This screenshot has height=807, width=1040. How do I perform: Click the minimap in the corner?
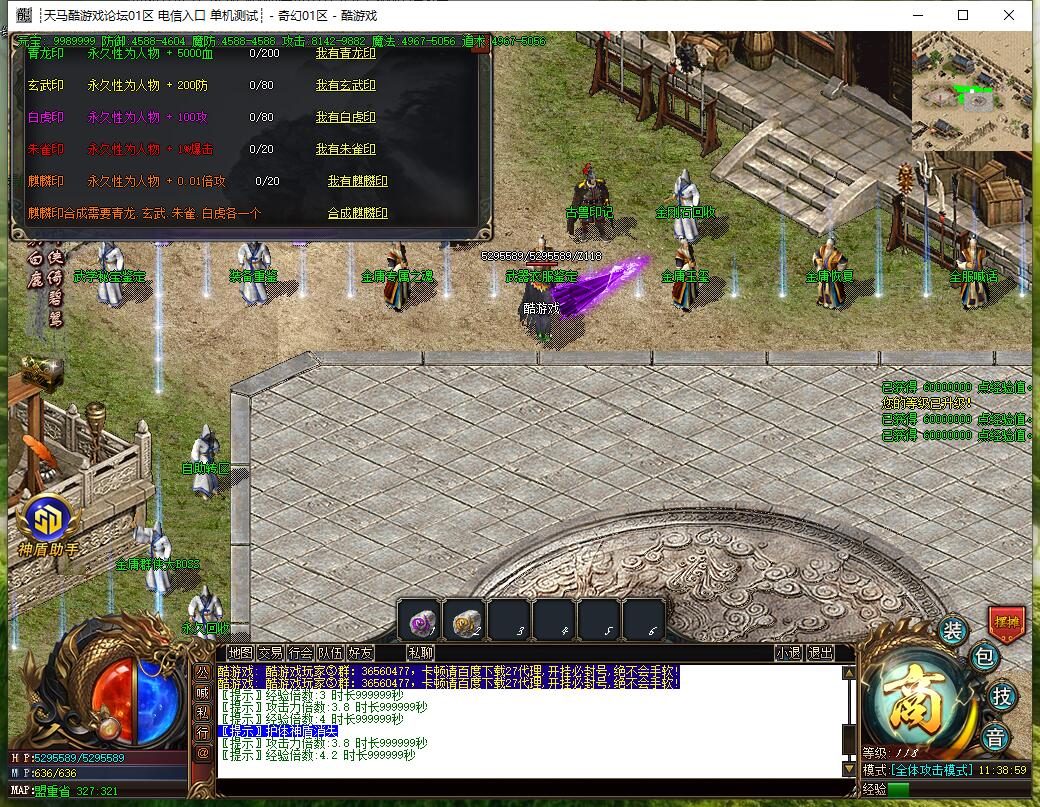point(971,92)
